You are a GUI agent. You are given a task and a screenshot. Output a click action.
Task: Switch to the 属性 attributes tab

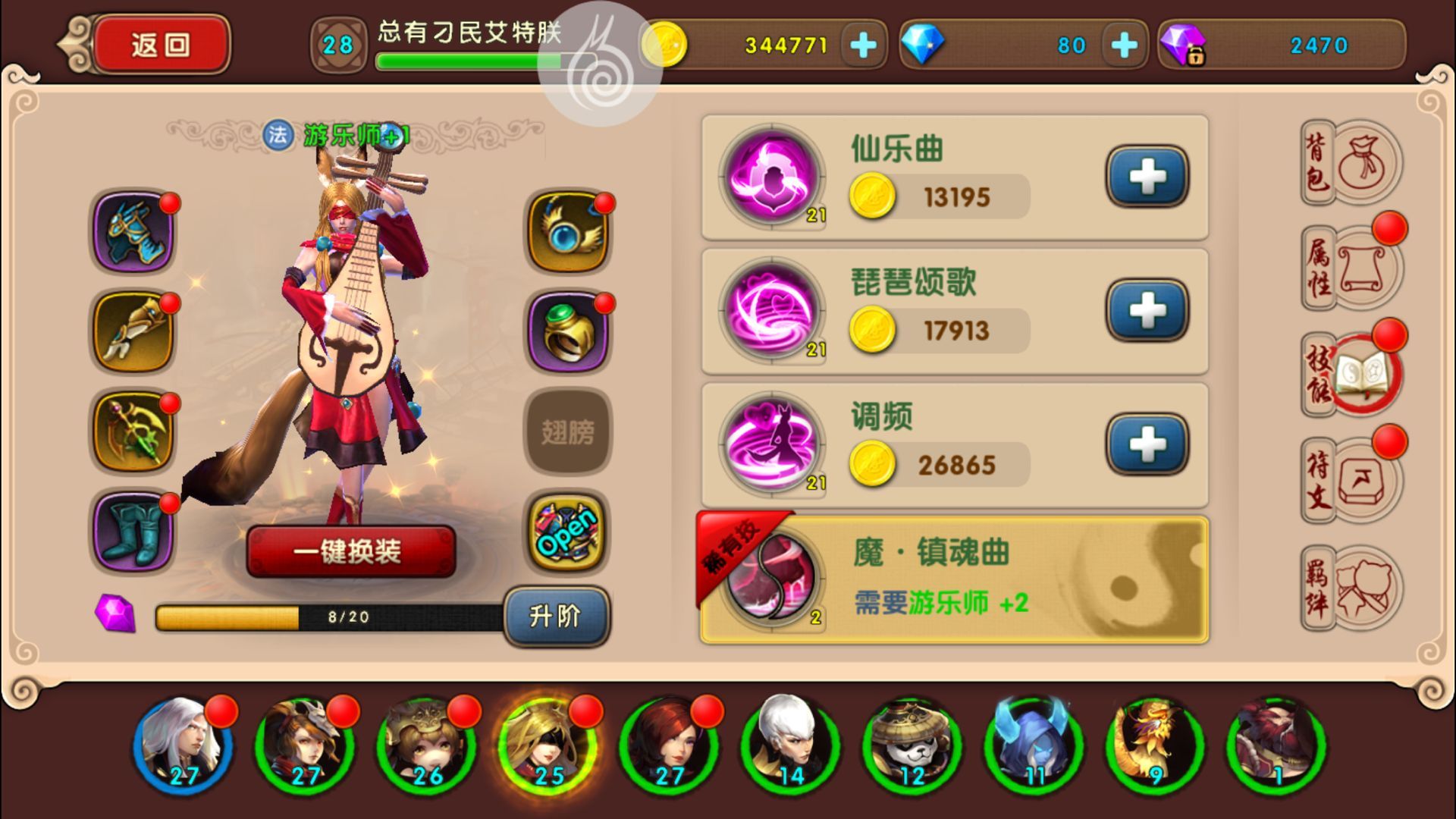point(1352,268)
